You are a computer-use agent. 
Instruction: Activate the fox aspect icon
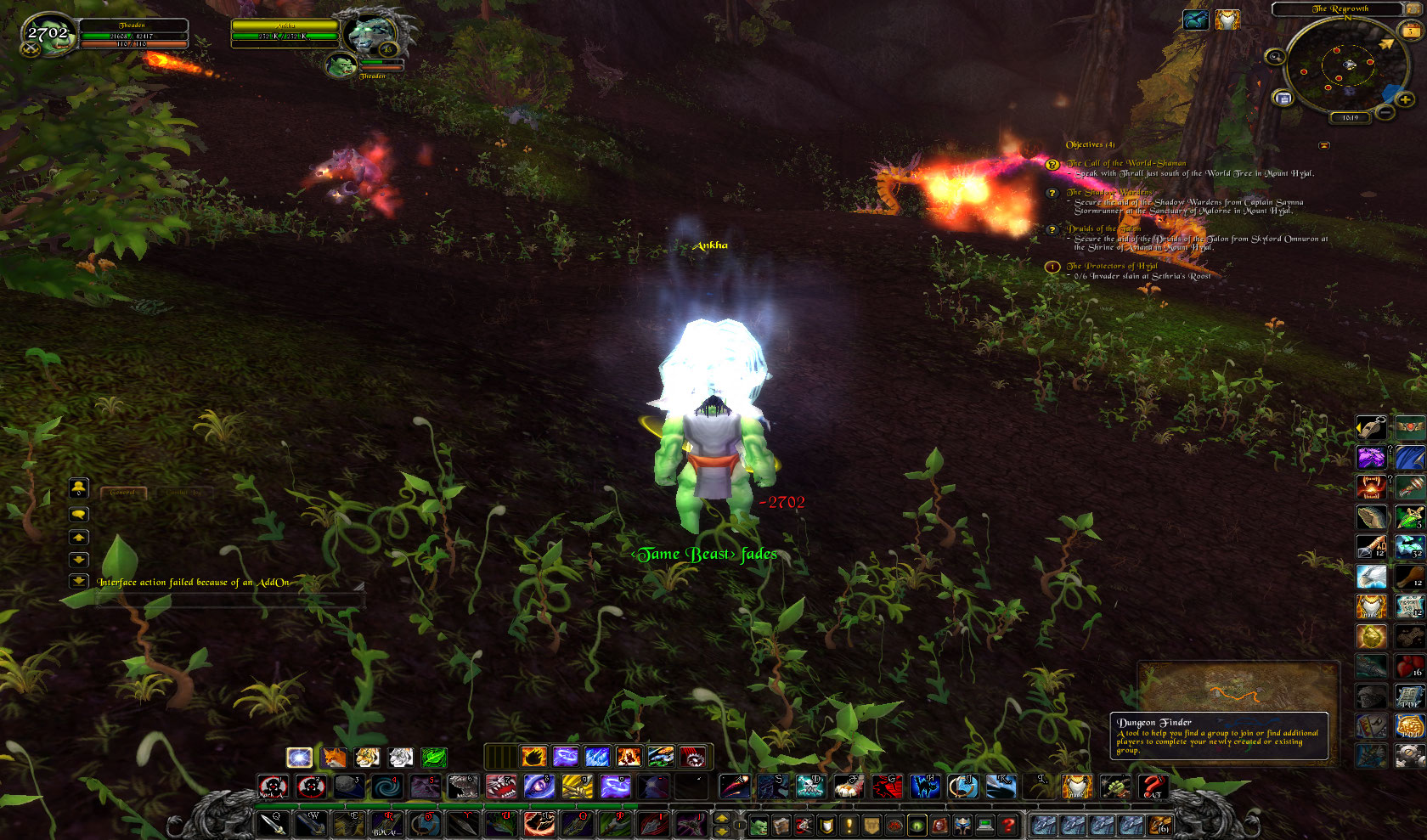333,758
